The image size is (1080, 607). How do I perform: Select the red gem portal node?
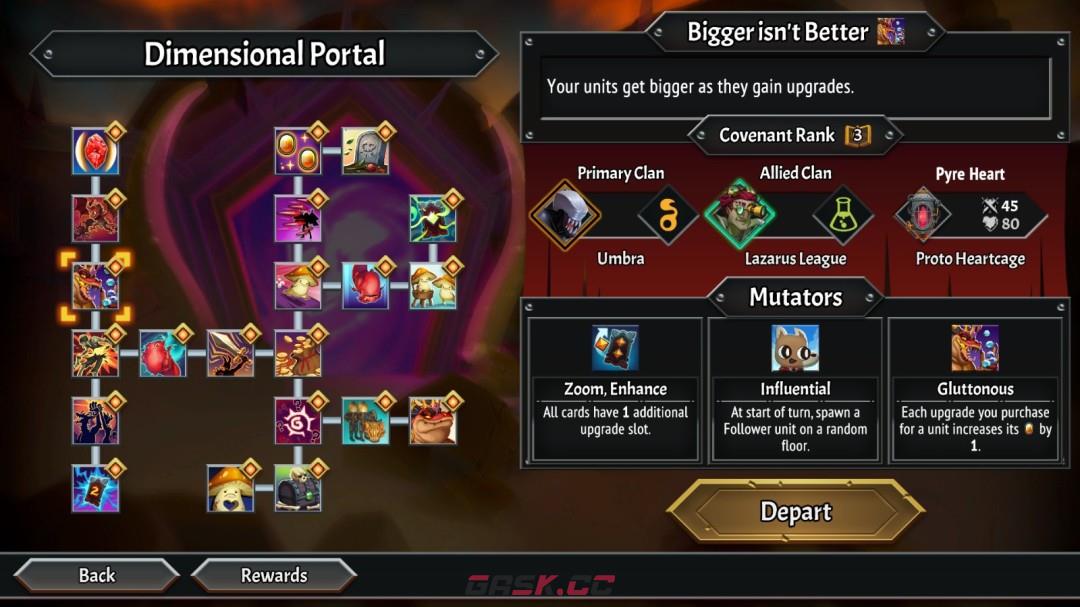[95, 152]
